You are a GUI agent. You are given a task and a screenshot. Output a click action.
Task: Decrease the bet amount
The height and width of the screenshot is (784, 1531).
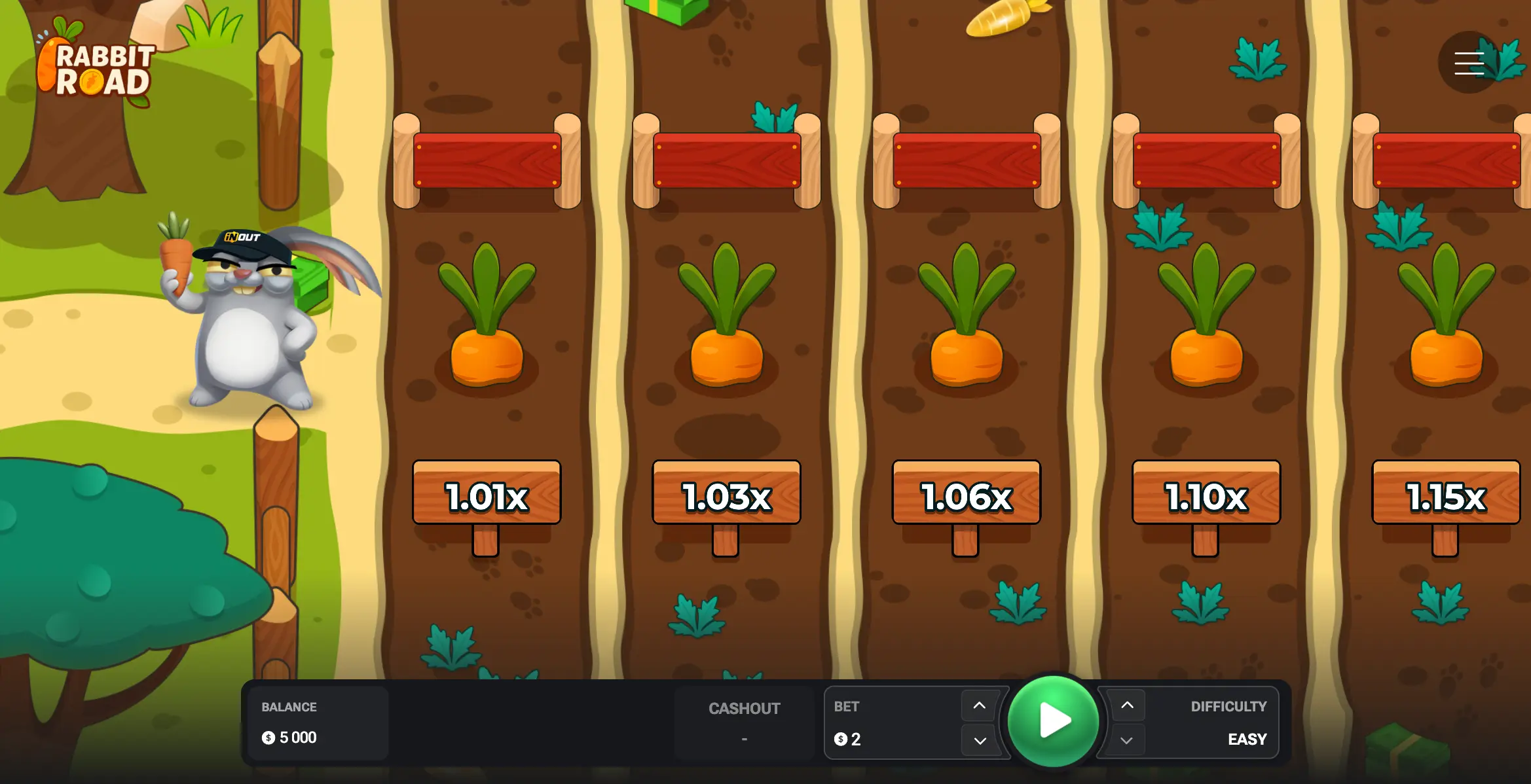click(x=978, y=741)
